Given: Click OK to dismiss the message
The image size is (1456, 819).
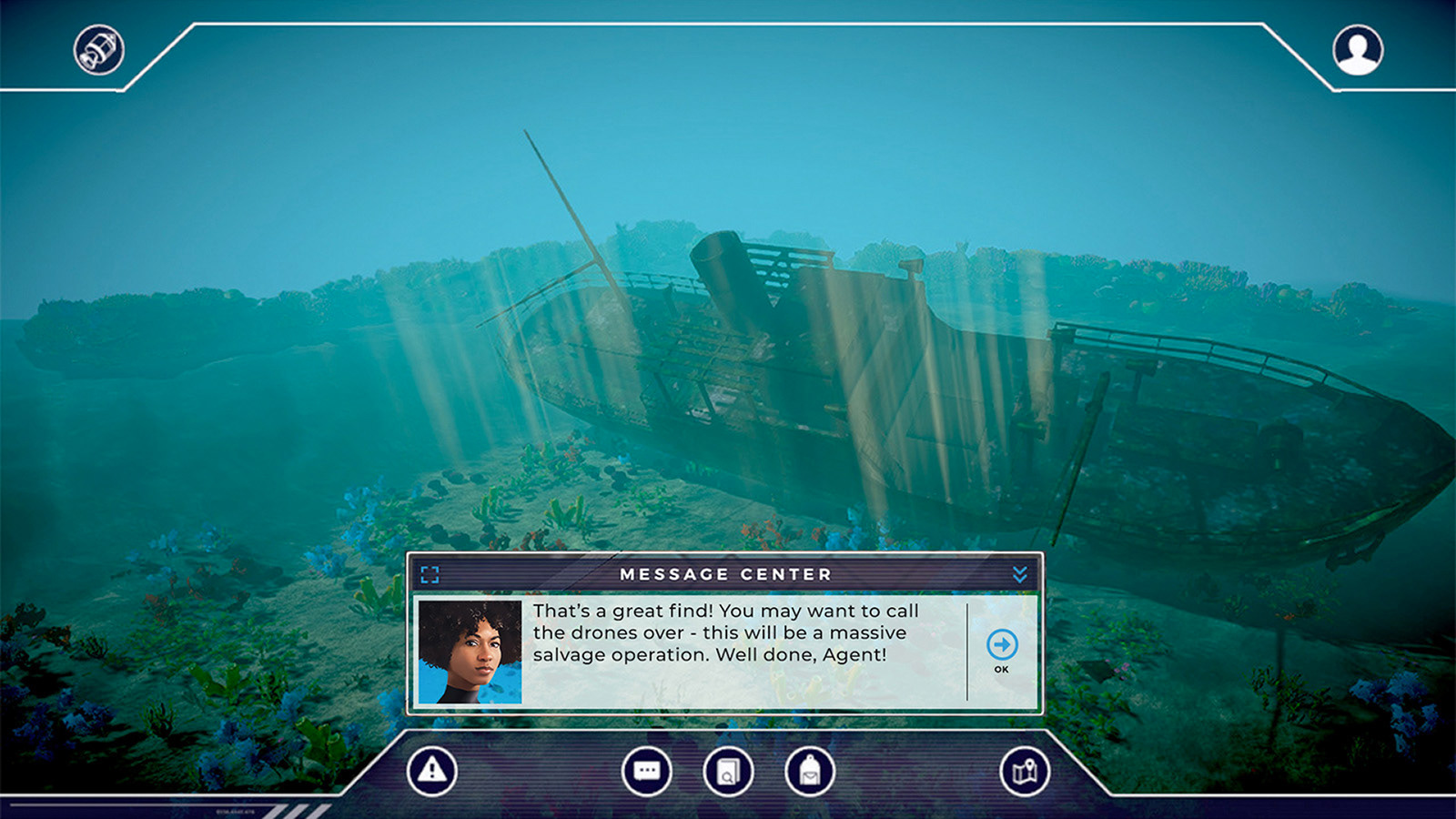Looking at the screenshot, I should click(x=1001, y=646).
